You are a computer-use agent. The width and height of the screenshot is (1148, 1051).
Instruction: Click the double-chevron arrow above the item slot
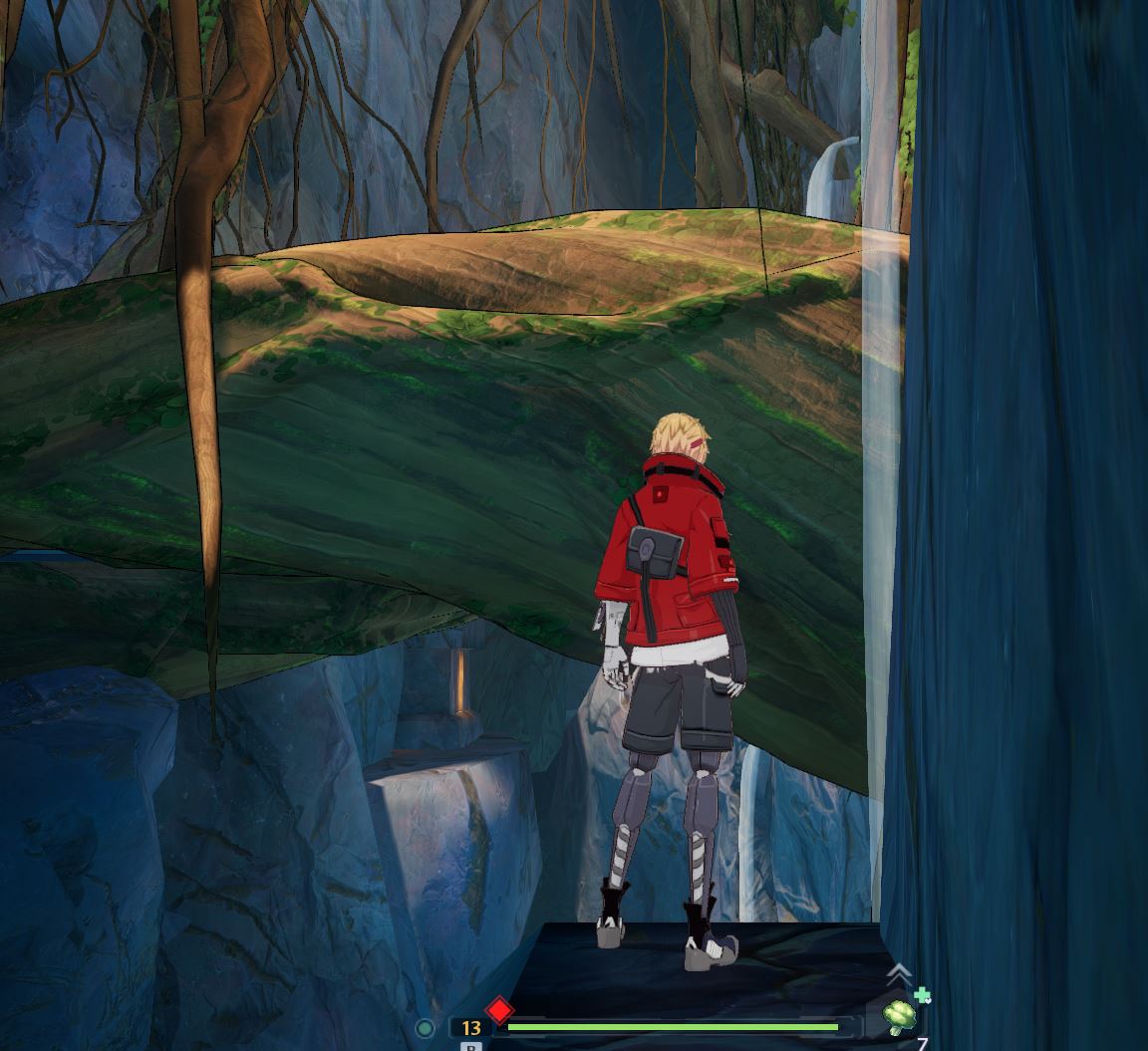point(898,973)
